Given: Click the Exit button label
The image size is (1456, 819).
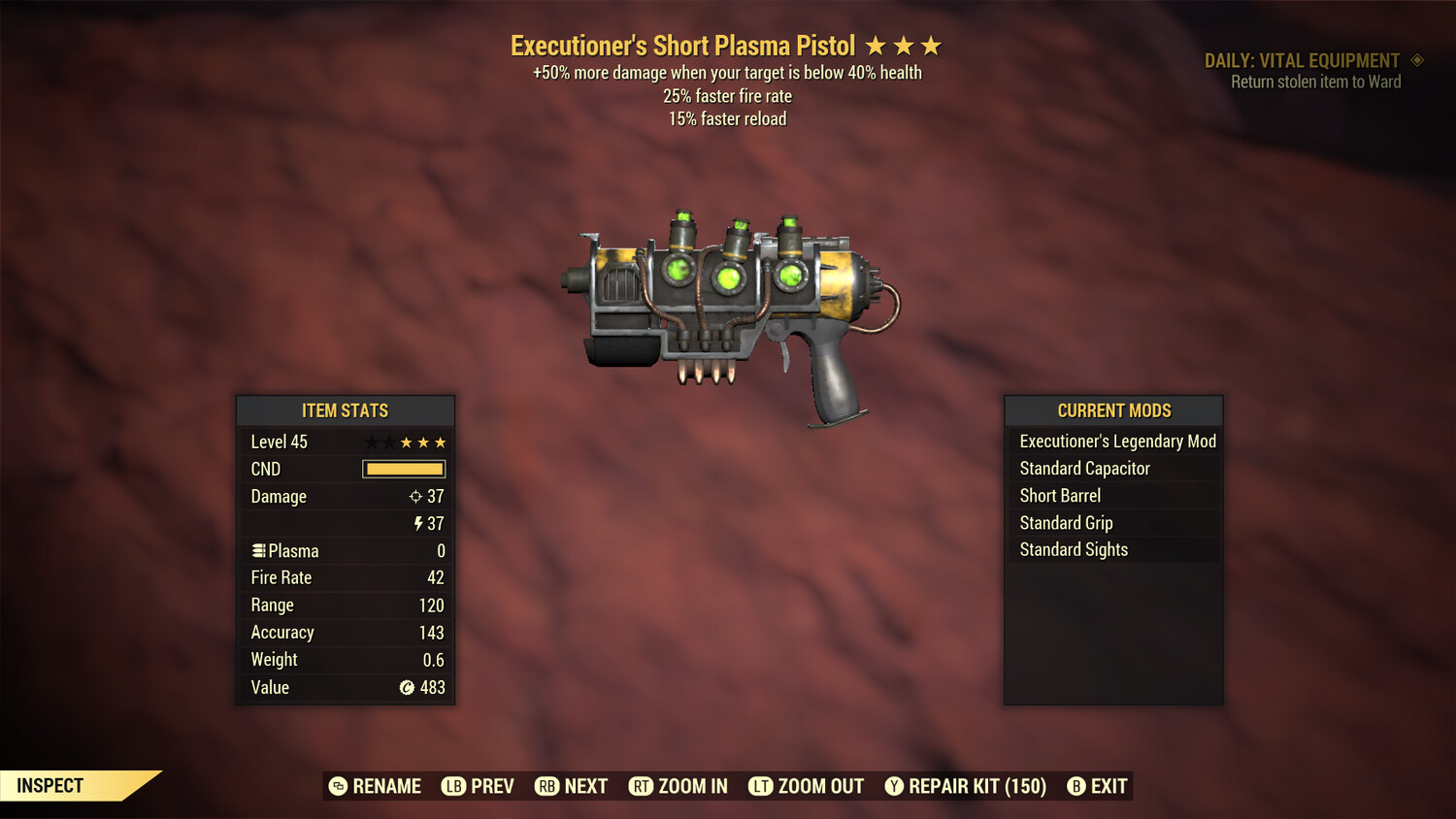Looking at the screenshot, I should (1109, 786).
